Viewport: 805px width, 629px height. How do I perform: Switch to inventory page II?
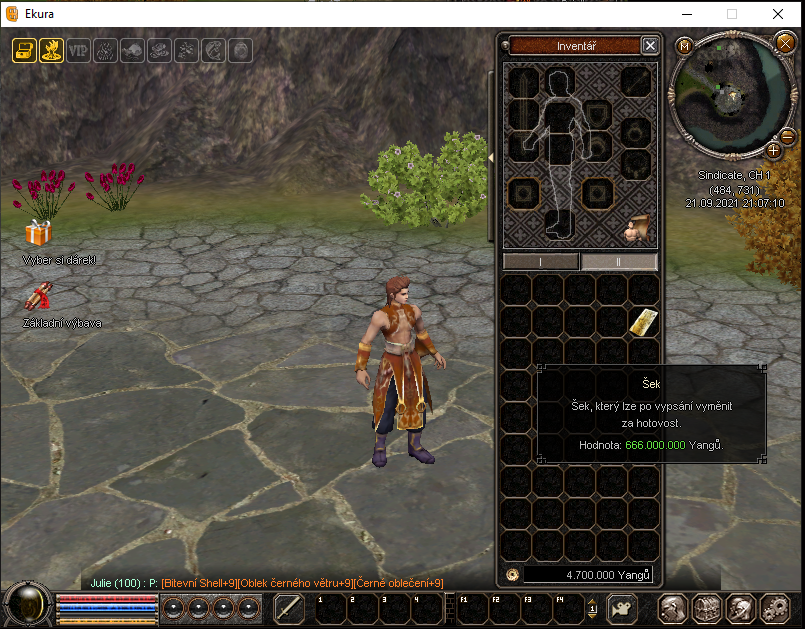pyautogui.click(x=619, y=262)
